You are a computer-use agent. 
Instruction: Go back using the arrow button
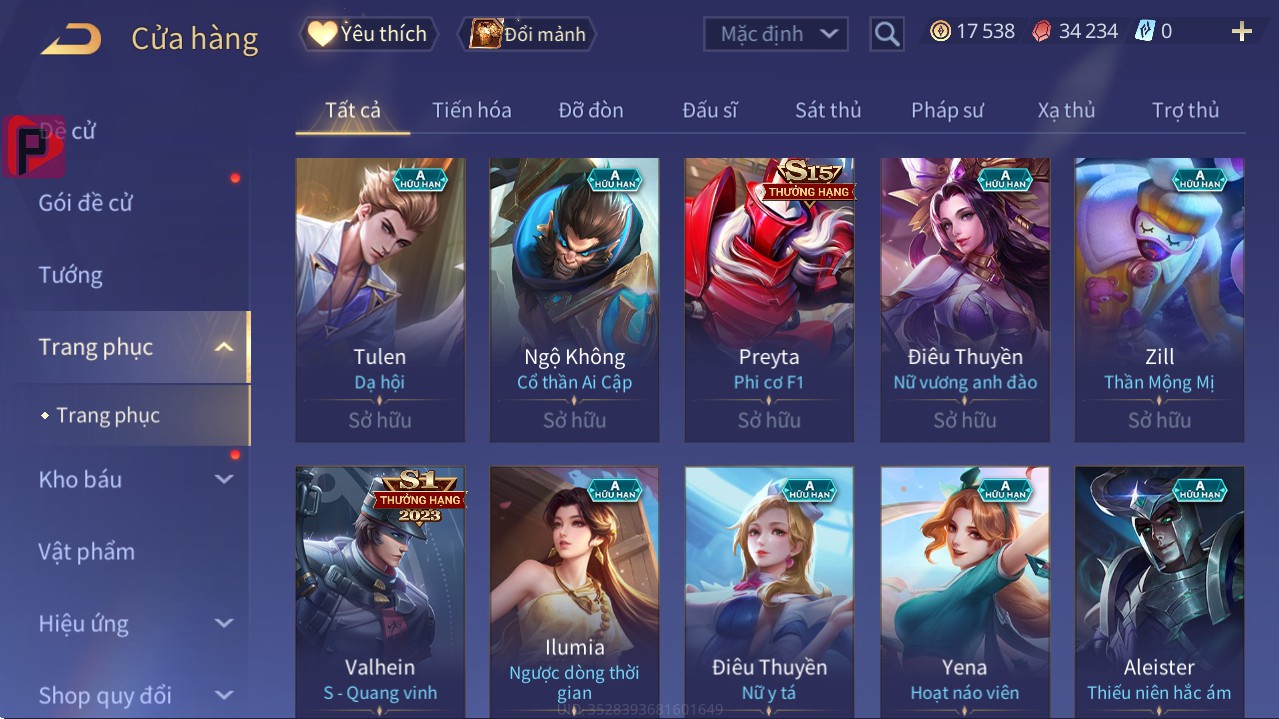pos(71,38)
